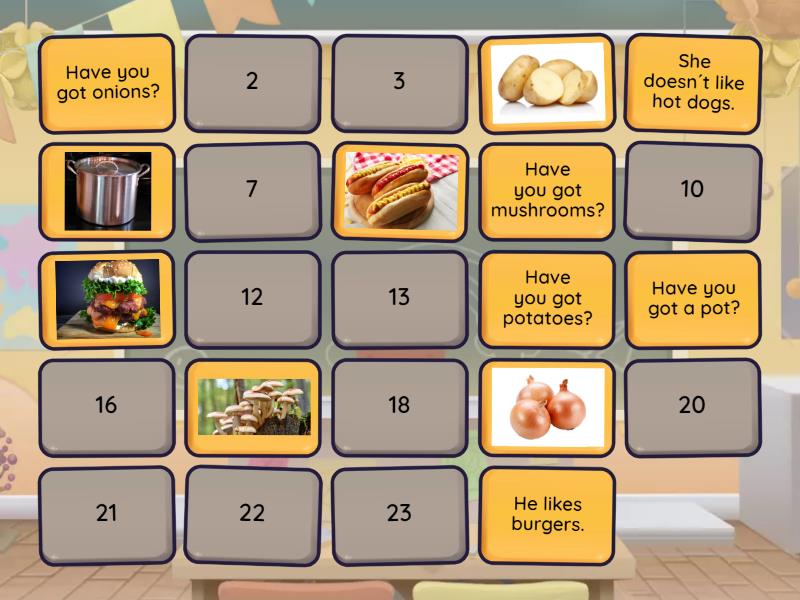
Task: Select the "Have you got a pot?" card
Action: pos(692,298)
